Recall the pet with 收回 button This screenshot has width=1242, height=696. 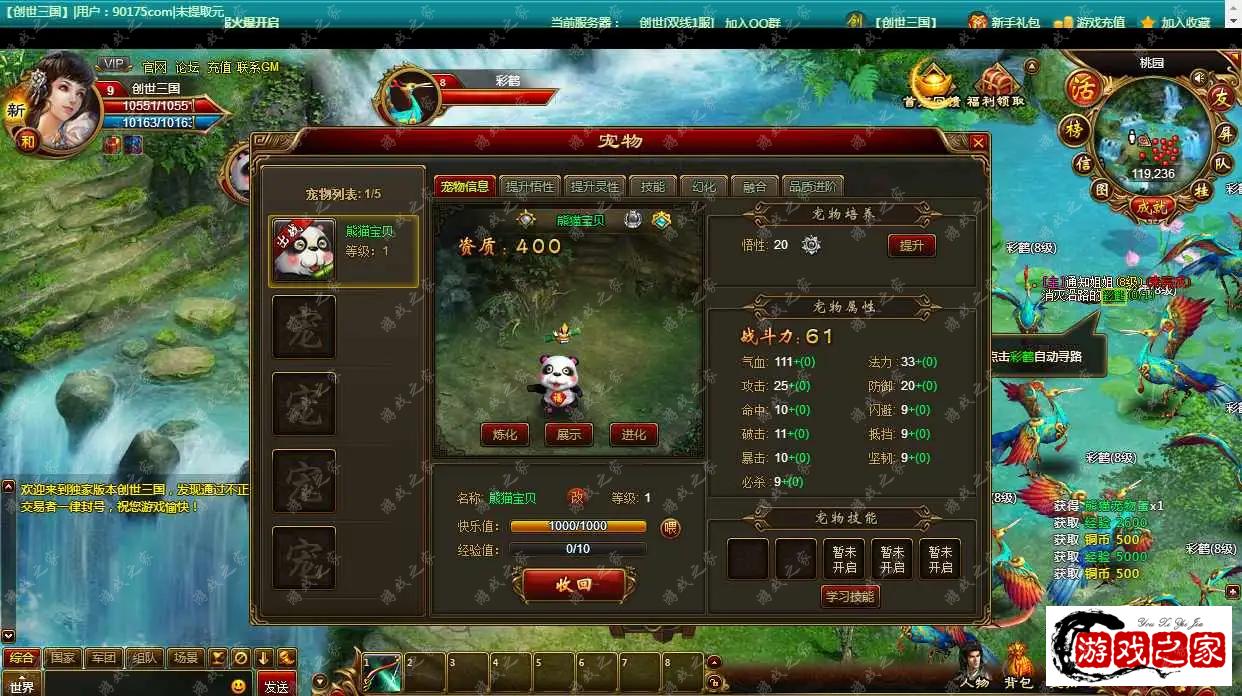point(574,585)
